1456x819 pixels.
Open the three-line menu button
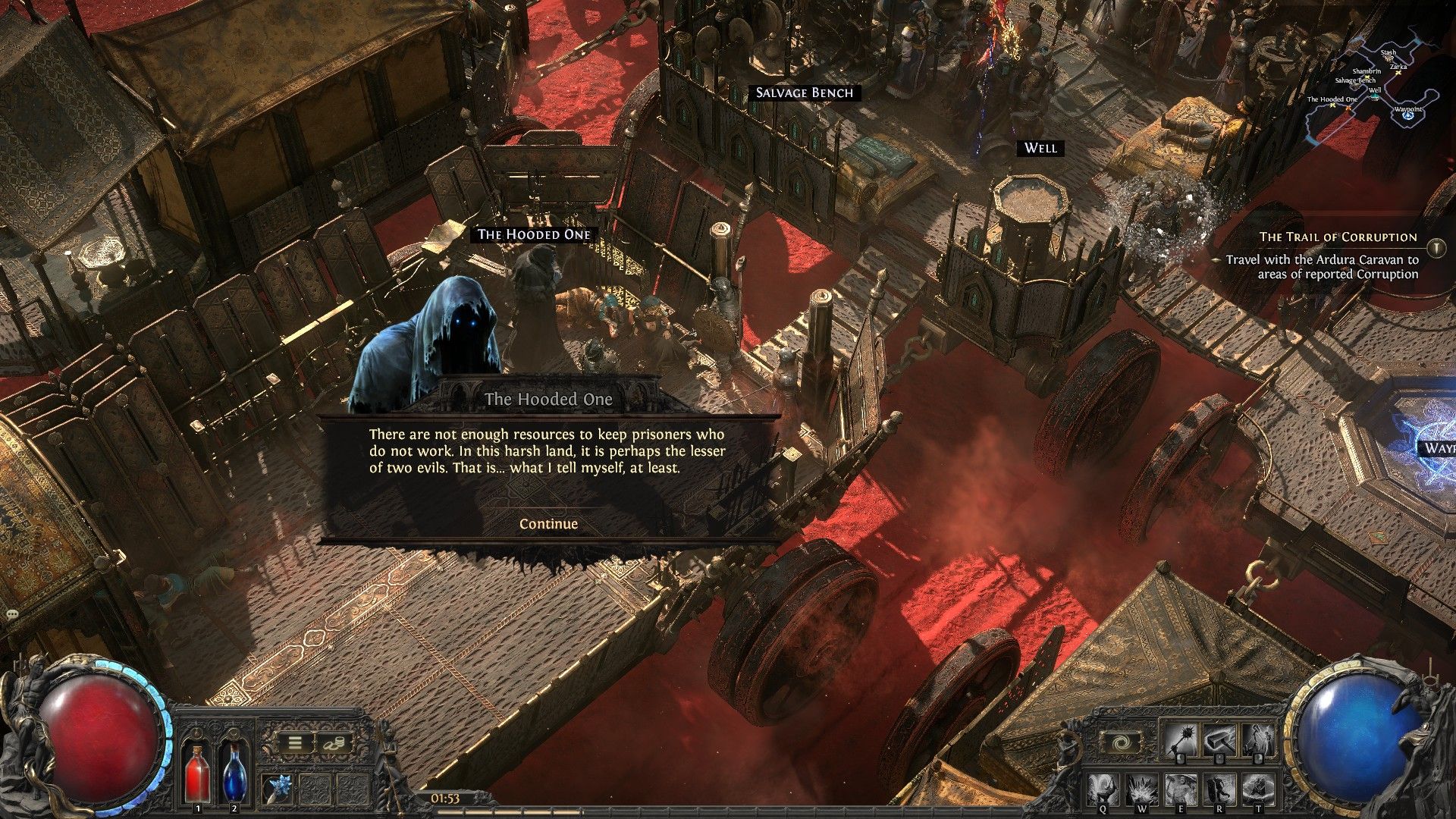tap(295, 743)
